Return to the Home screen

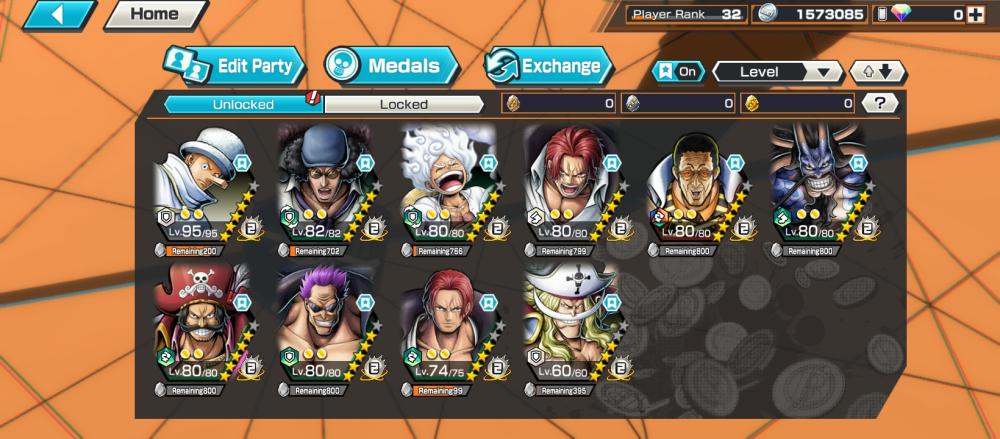(x=153, y=15)
